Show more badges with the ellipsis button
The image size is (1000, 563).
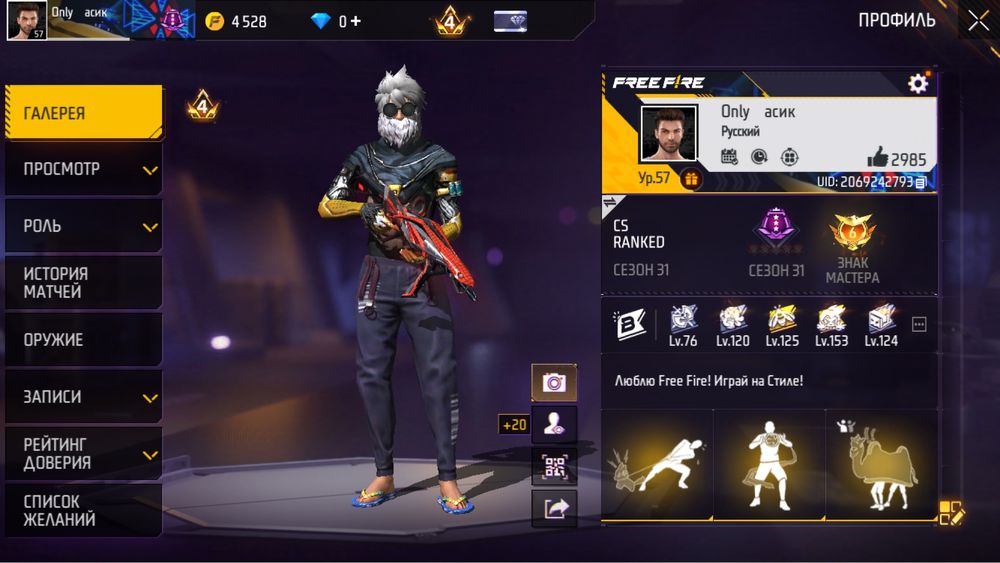click(920, 324)
